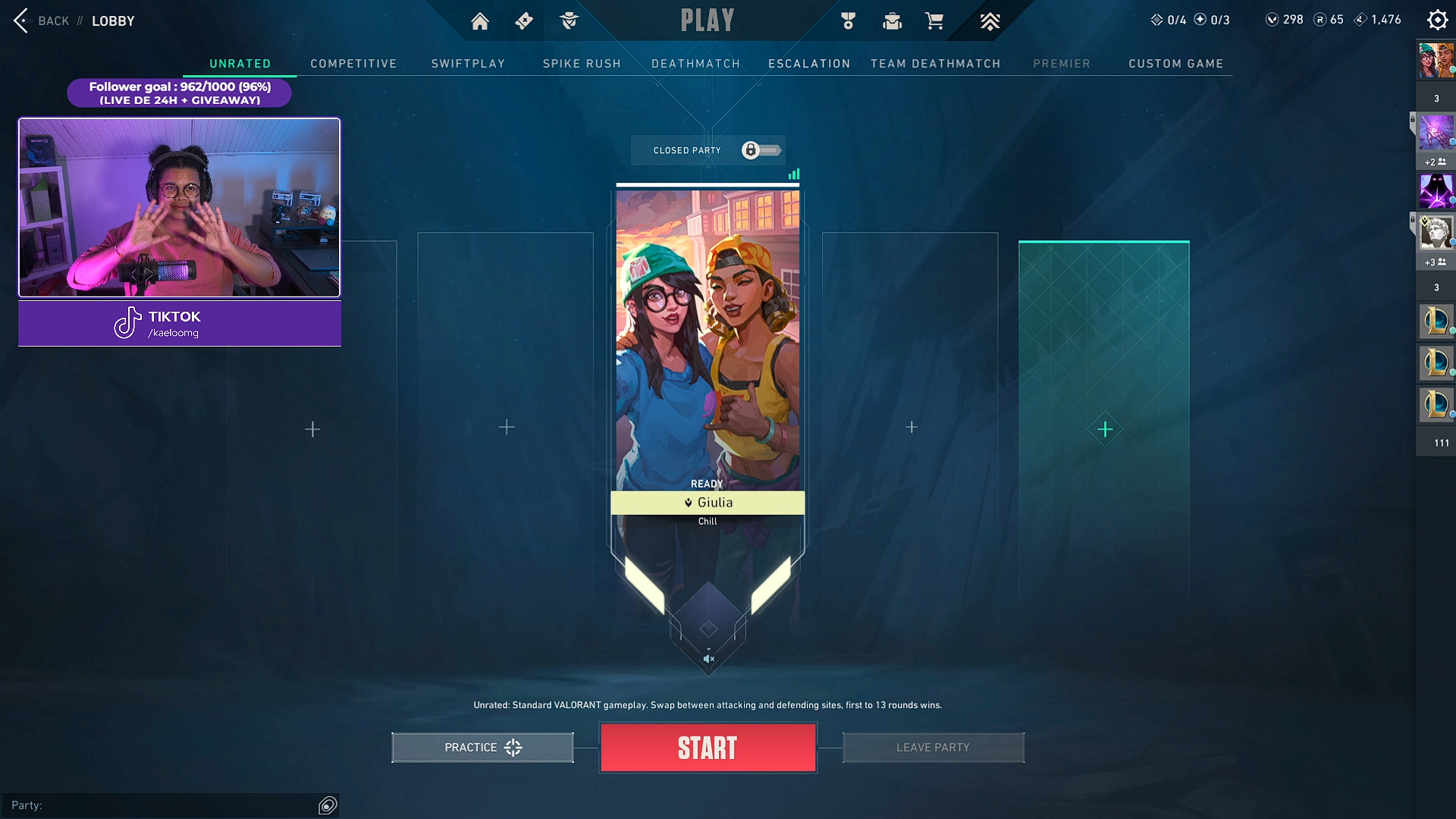
Task: Open the Team Deathmatch tab
Action: pyautogui.click(x=935, y=64)
